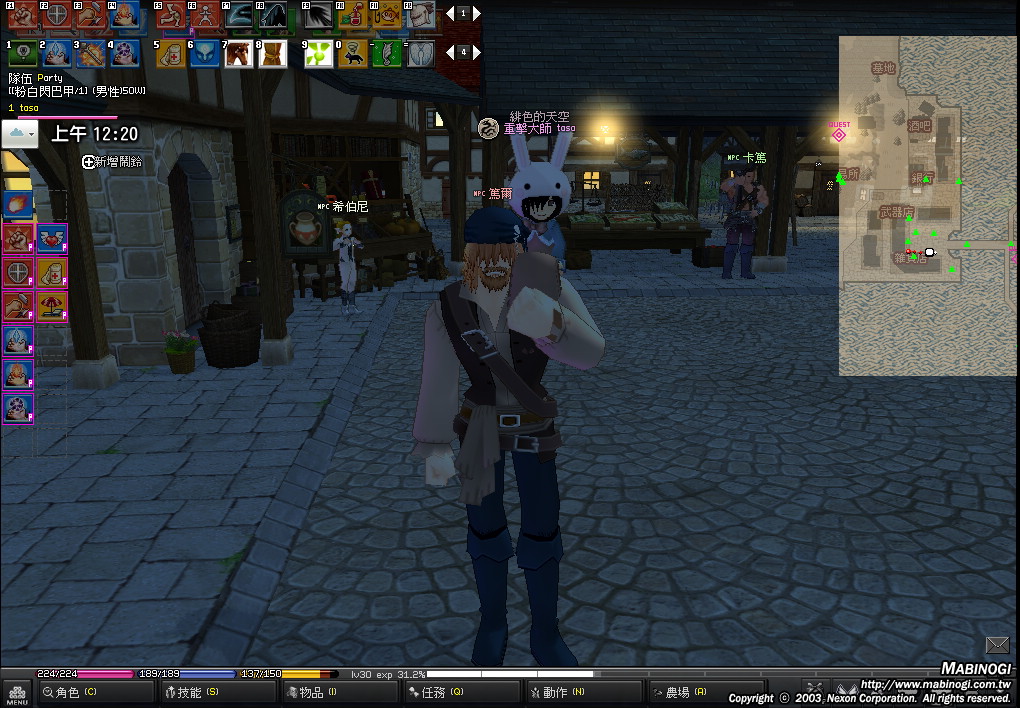Click the envelope mail icon

point(997,645)
